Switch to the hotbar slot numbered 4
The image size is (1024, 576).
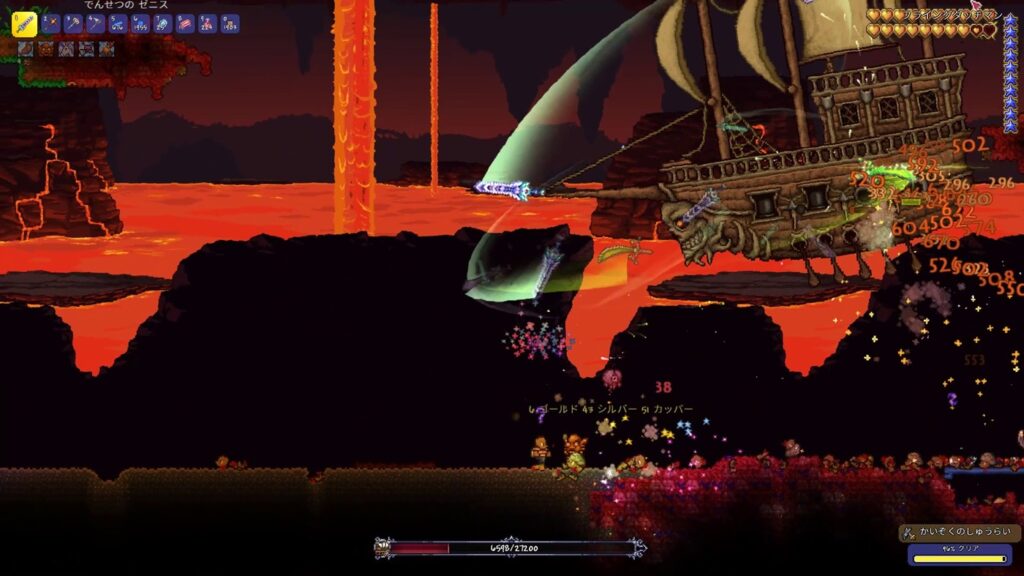(96, 23)
